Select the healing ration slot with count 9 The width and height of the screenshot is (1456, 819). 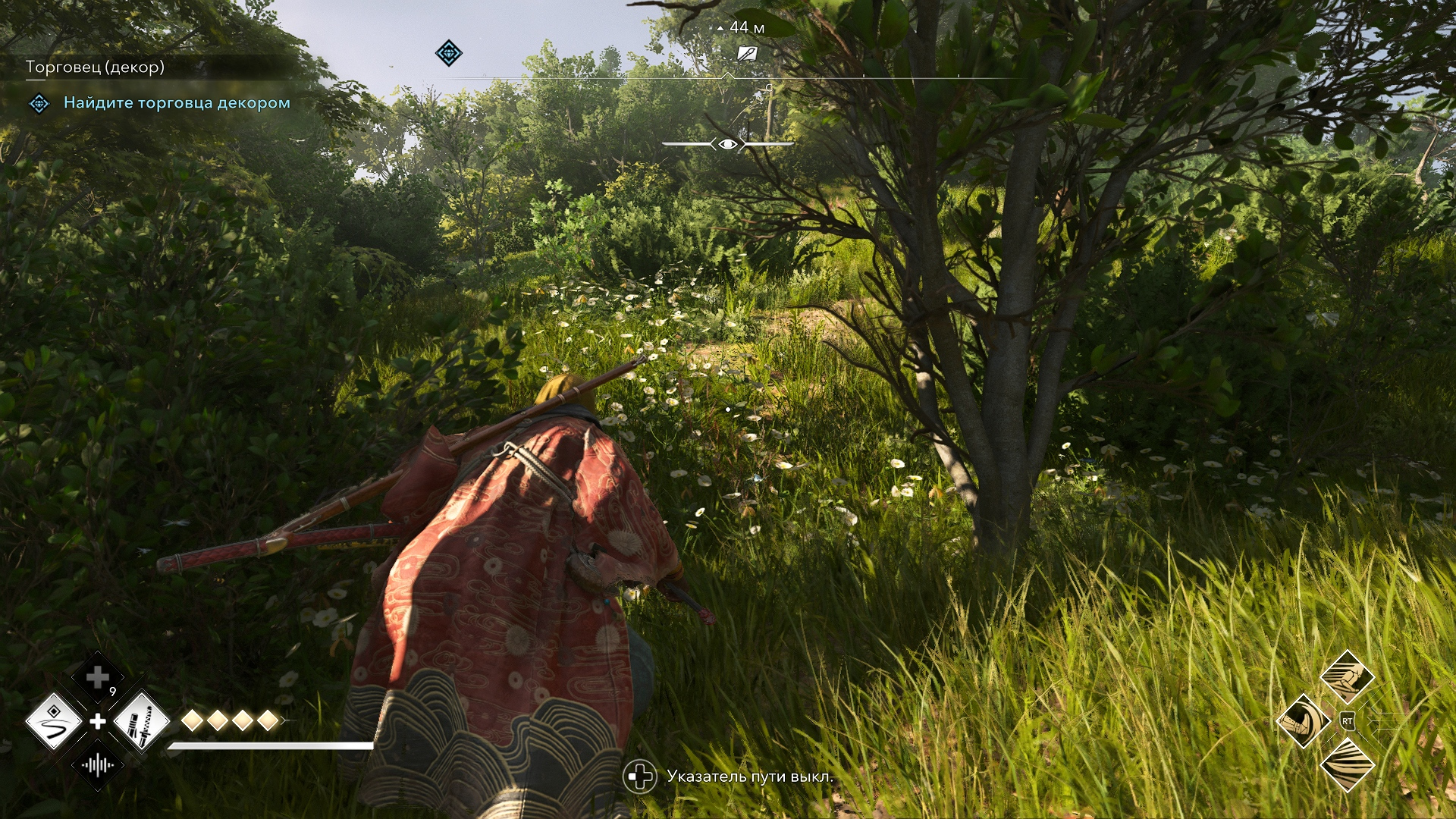point(98,677)
